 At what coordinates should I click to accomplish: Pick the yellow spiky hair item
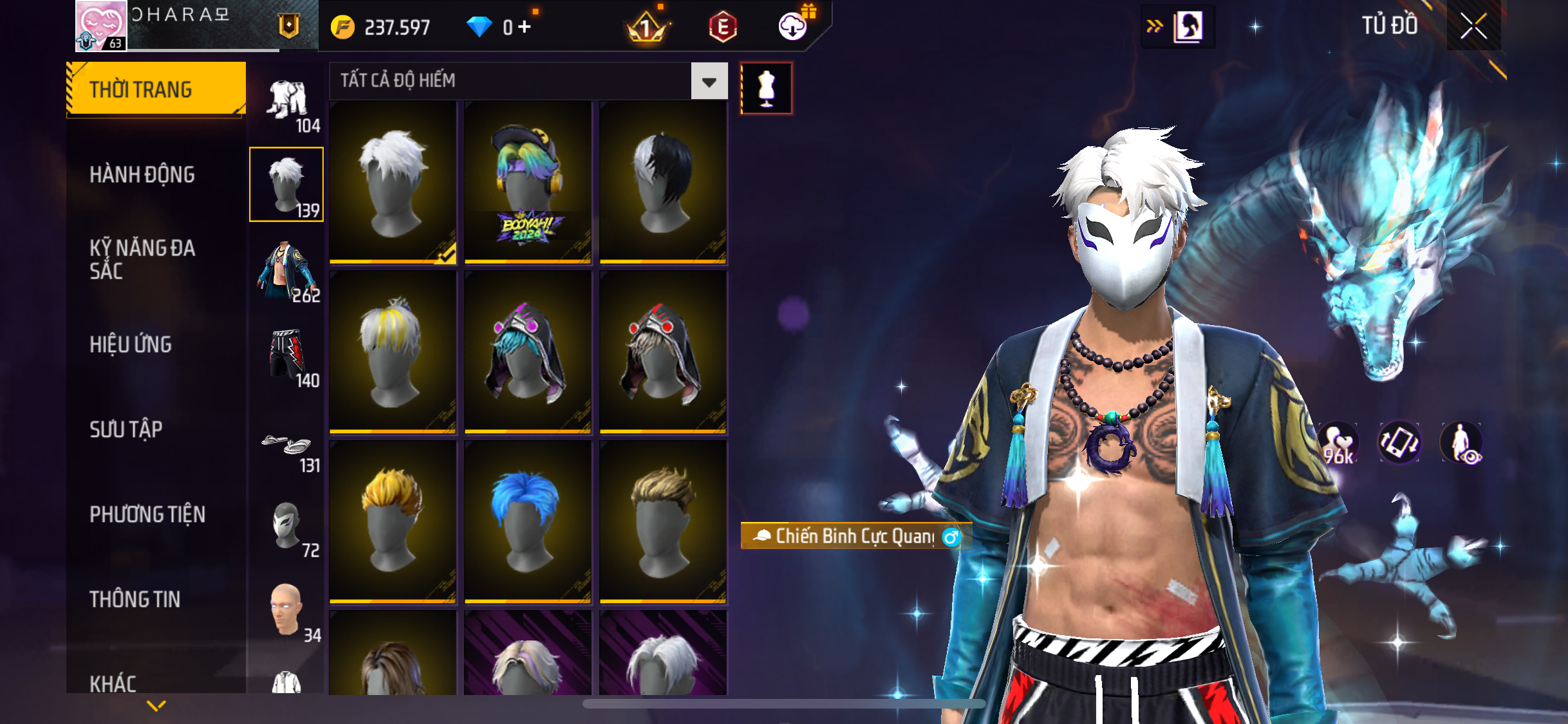[x=393, y=522]
